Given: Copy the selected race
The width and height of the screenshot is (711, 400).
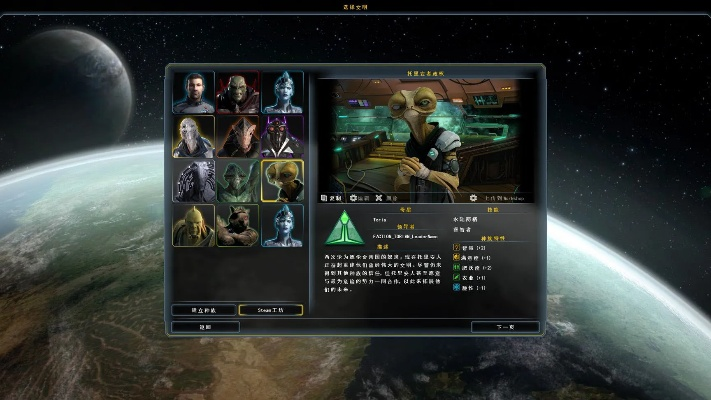Looking at the screenshot, I should point(331,198).
